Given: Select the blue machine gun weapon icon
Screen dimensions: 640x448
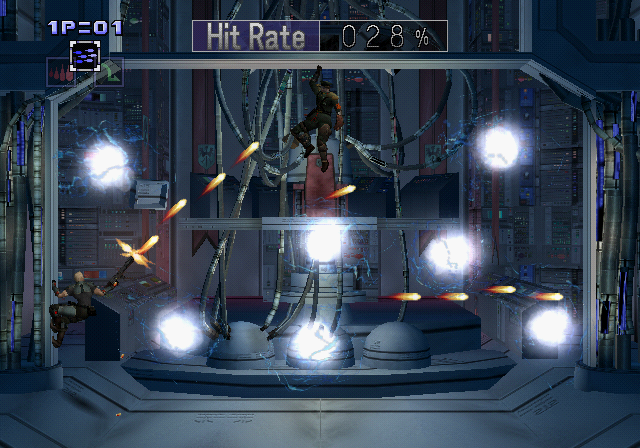Looking at the screenshot, I should (x=84, y=56).
